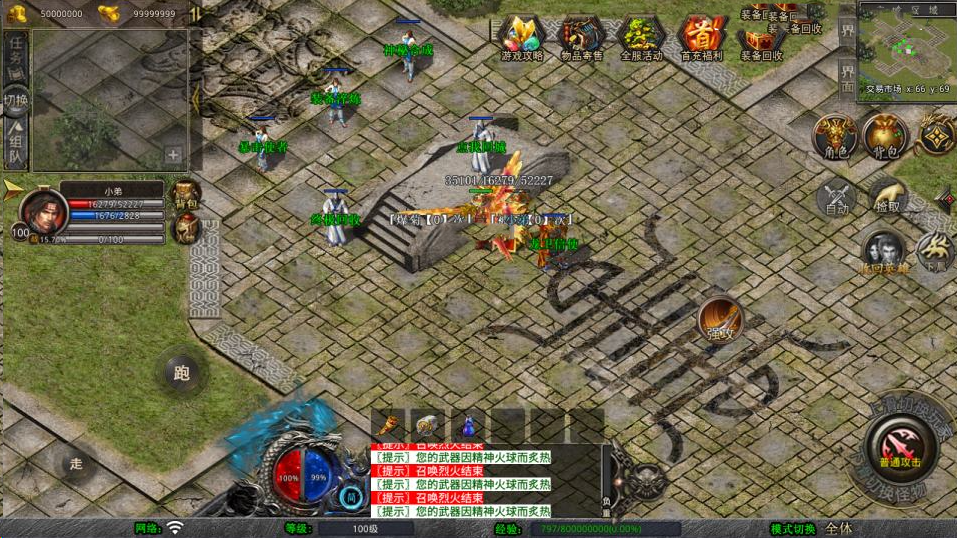Screen dimensions: 957x538
Task: Open the 角色 character button
Action: point(835,136)
